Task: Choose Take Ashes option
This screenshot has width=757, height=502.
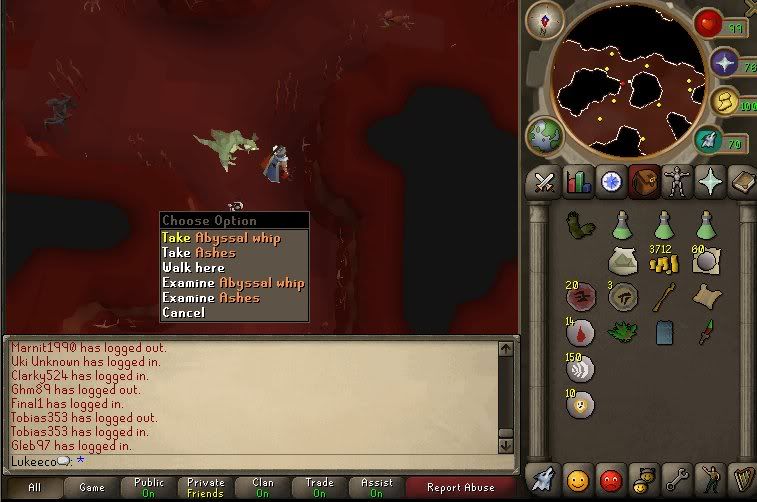Action: tap(200, 253)
